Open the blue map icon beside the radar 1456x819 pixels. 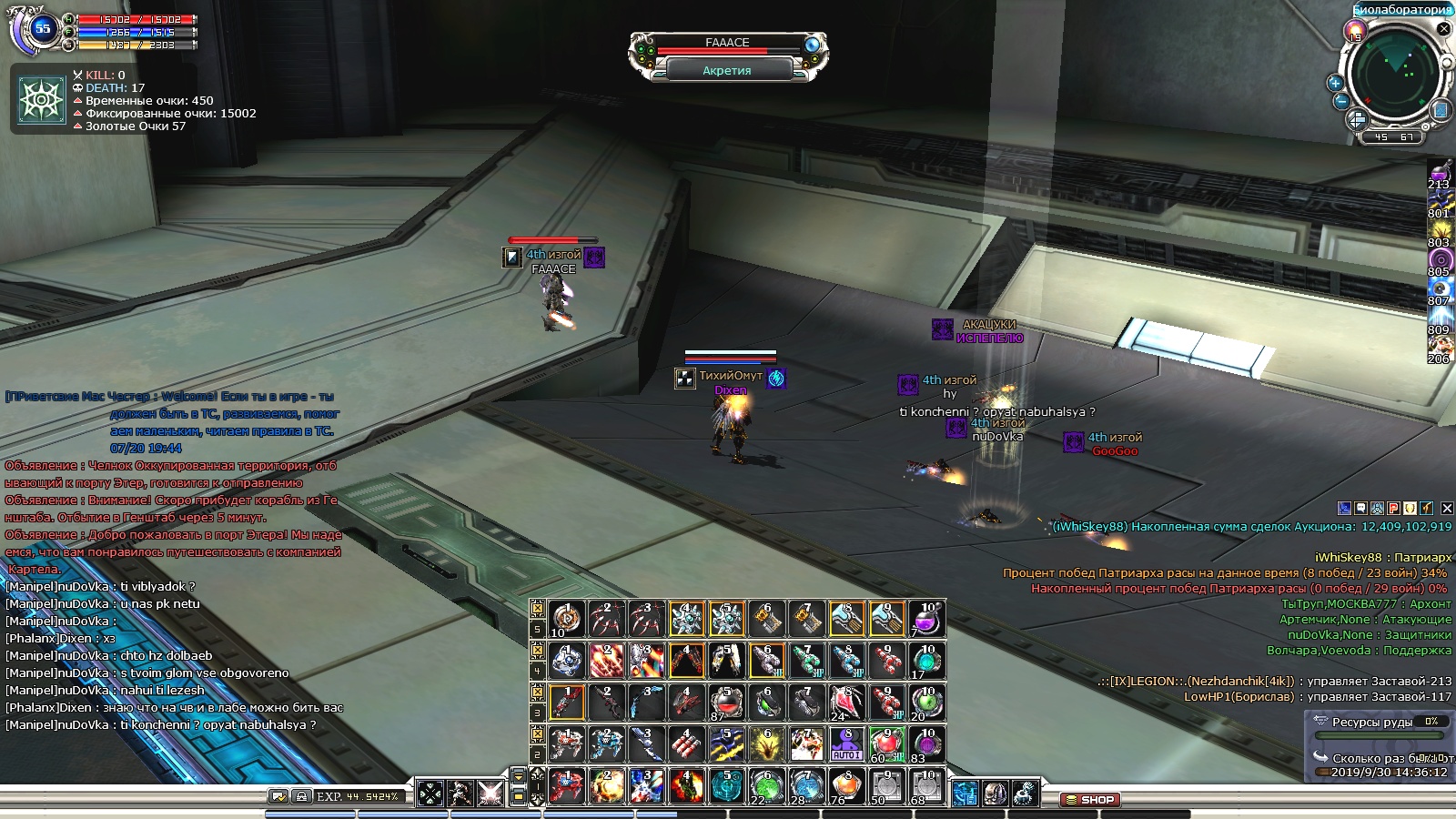tap(1441, 110)
